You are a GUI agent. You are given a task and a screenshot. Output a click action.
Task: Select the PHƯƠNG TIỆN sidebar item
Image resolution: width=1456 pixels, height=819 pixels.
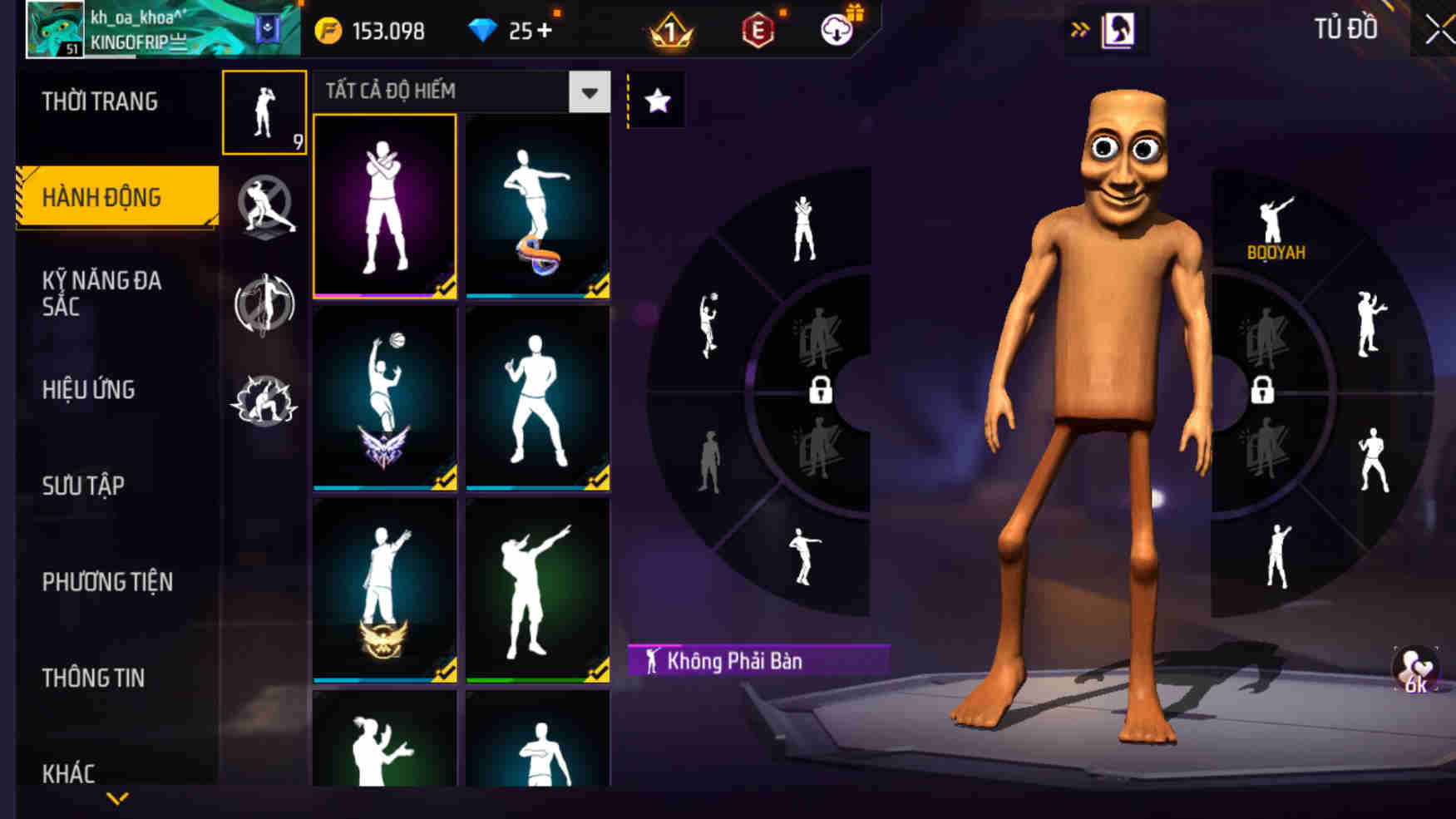point(106,582)
